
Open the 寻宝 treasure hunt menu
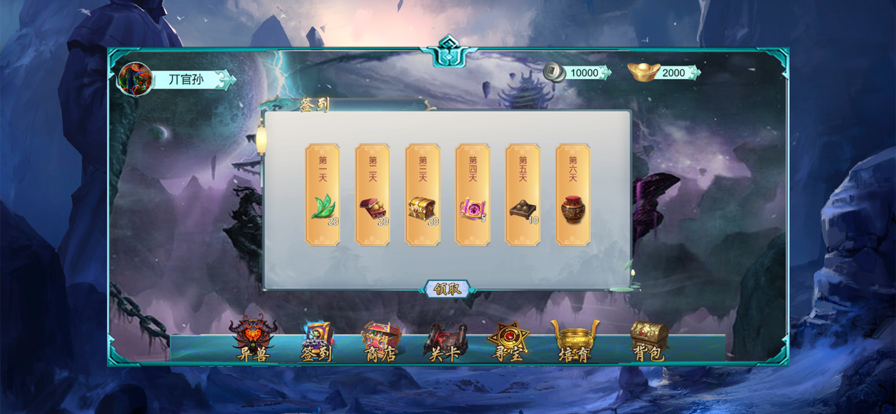[x=506, y=340]
